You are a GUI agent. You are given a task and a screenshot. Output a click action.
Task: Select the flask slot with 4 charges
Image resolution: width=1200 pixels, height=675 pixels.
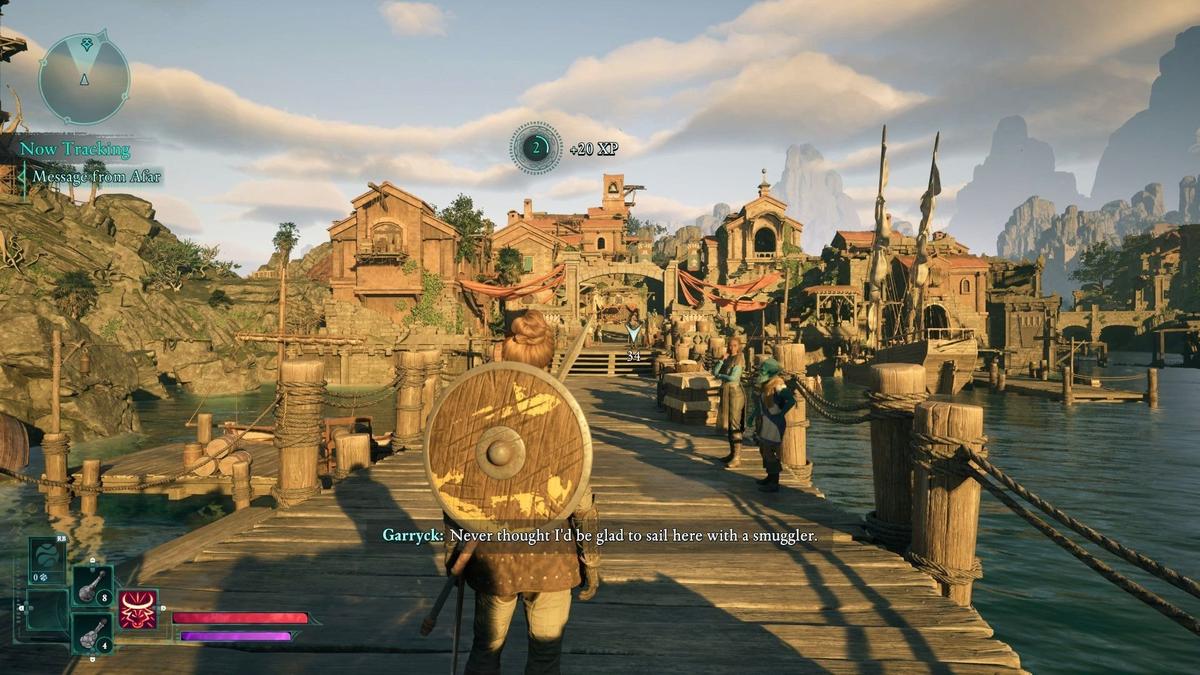pyautogui.click(x=92, y=632)
